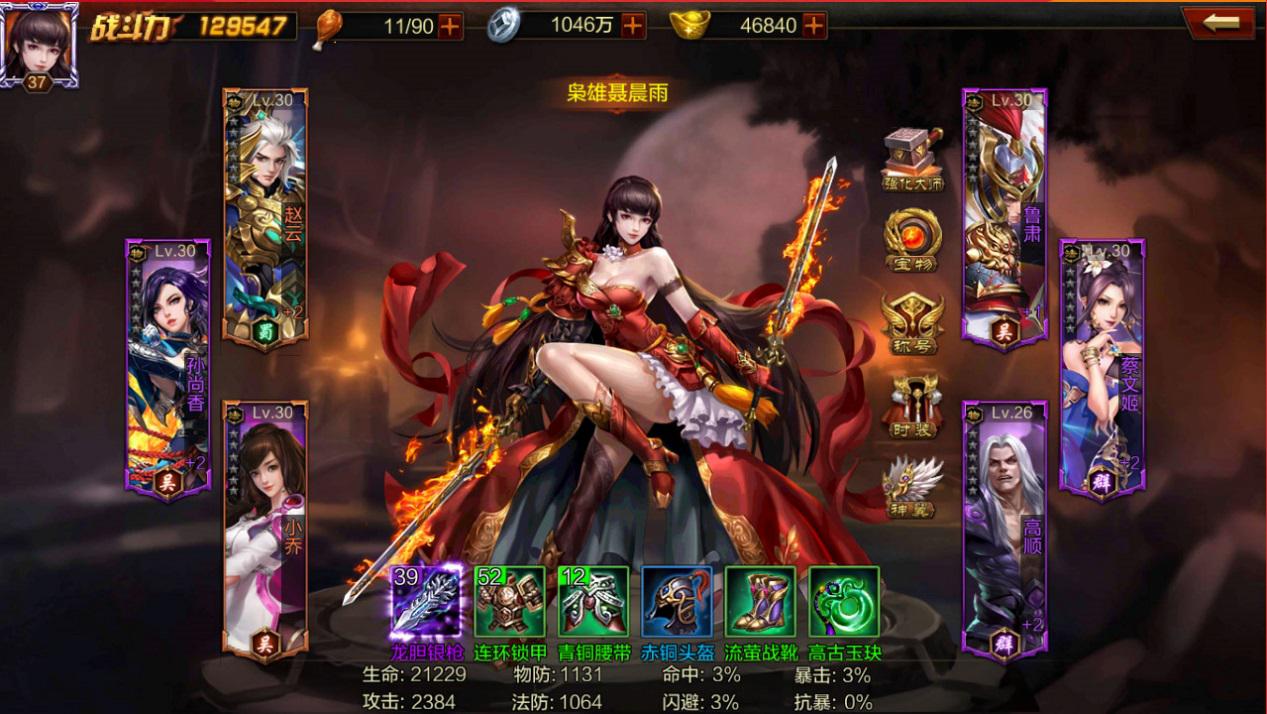Image resolution: width=1267 pixels, height=714 pixels.
Task: Select the 高顺 hero card
Action: [1004, 530]
